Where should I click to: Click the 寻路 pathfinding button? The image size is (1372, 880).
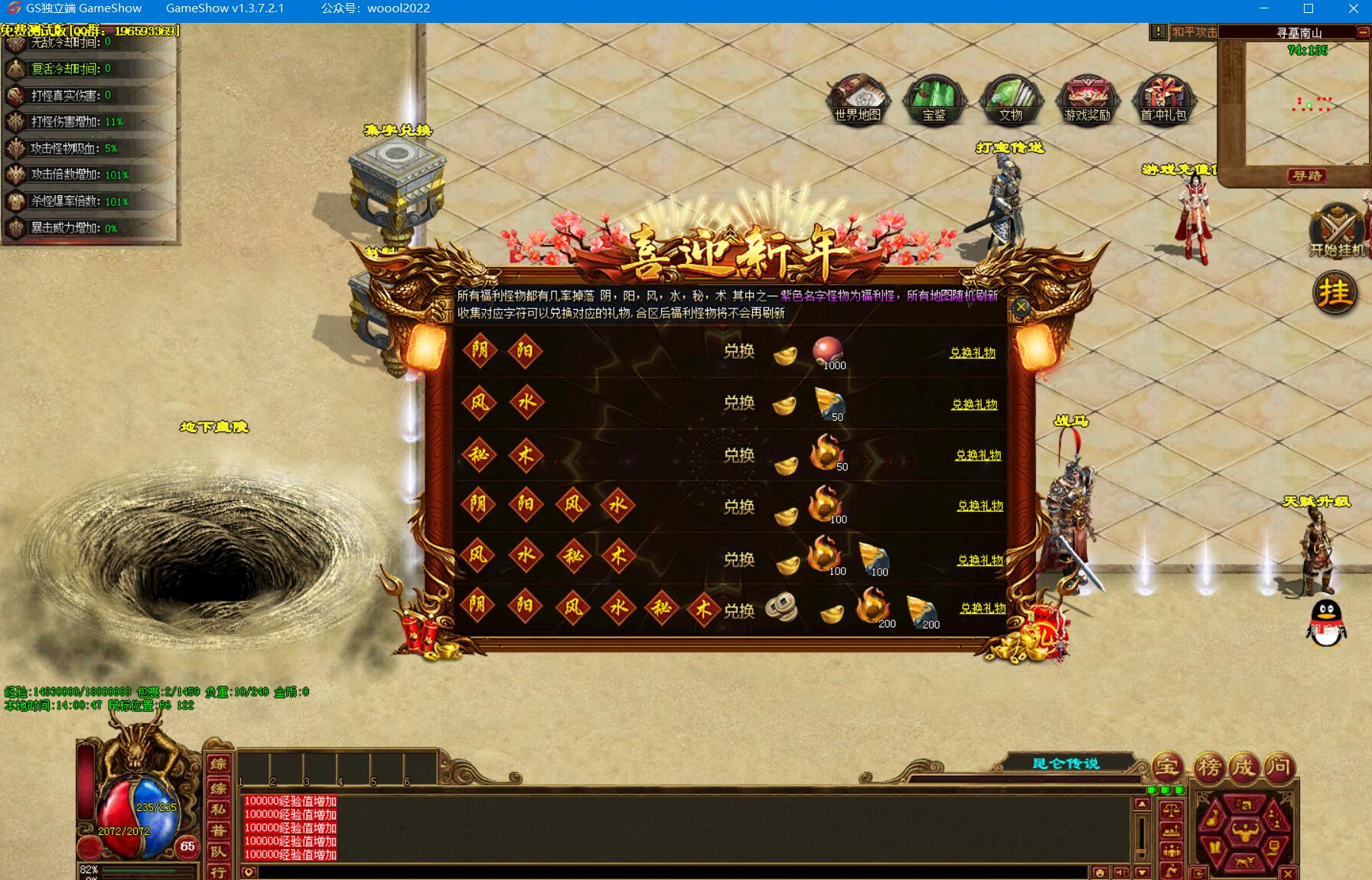pos(1306,176)
